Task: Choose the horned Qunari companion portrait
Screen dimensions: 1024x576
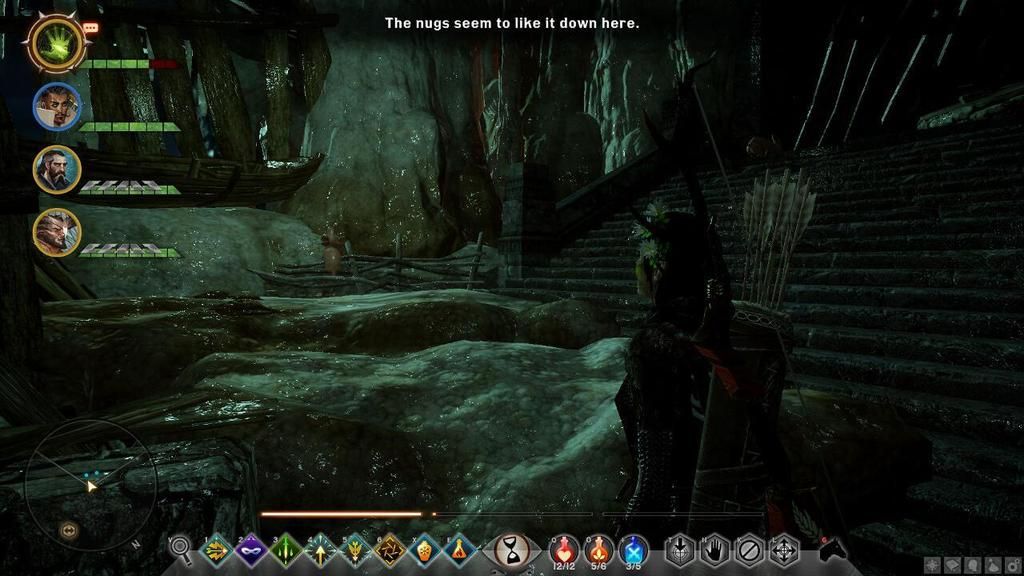Action: click(57, 232)
